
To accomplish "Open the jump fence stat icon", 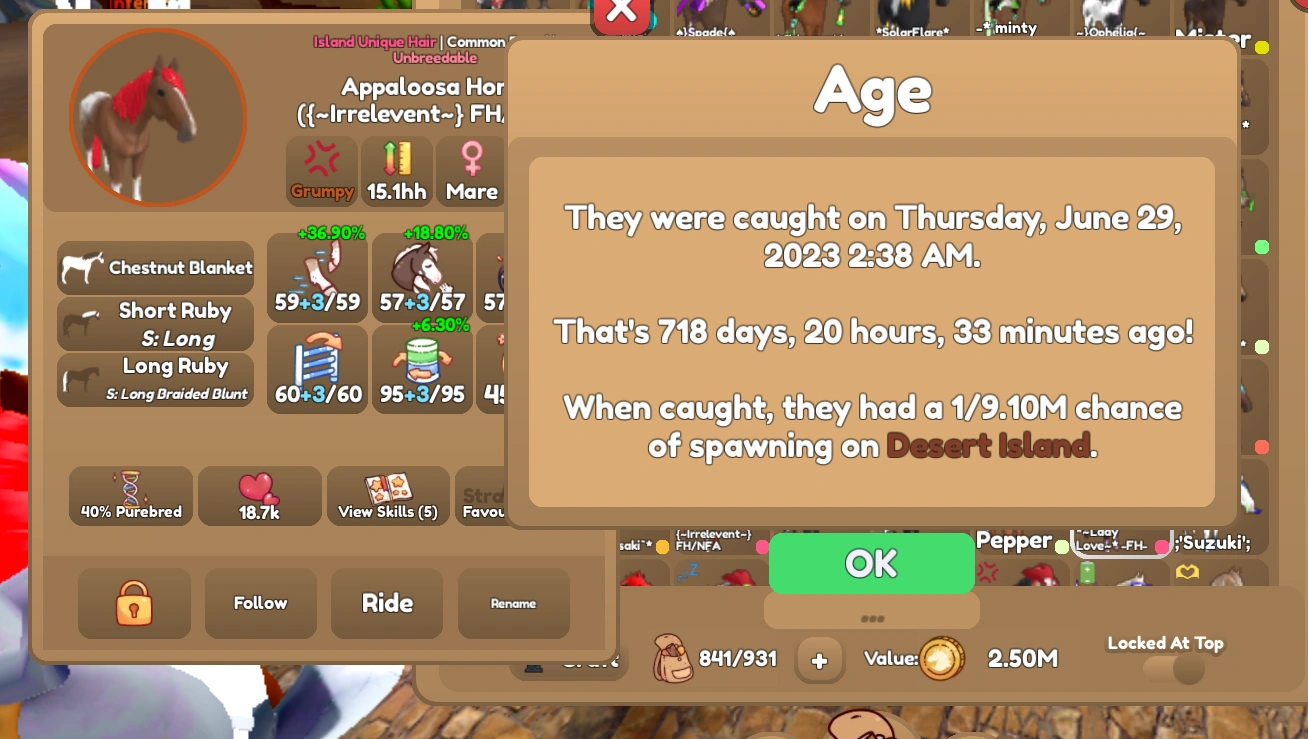I will point(317,358).
